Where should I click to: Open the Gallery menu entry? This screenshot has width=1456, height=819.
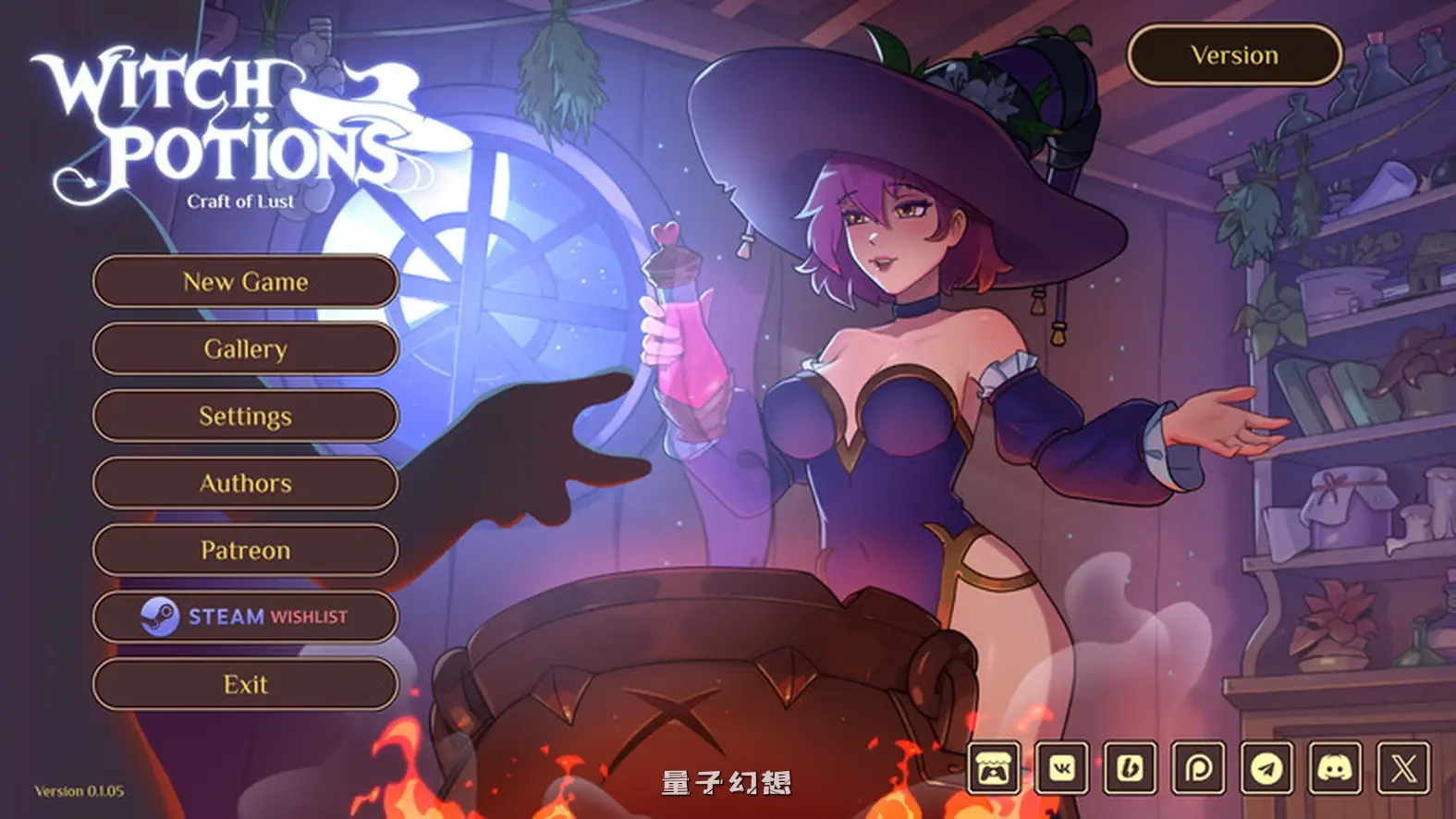click(245, 349)
